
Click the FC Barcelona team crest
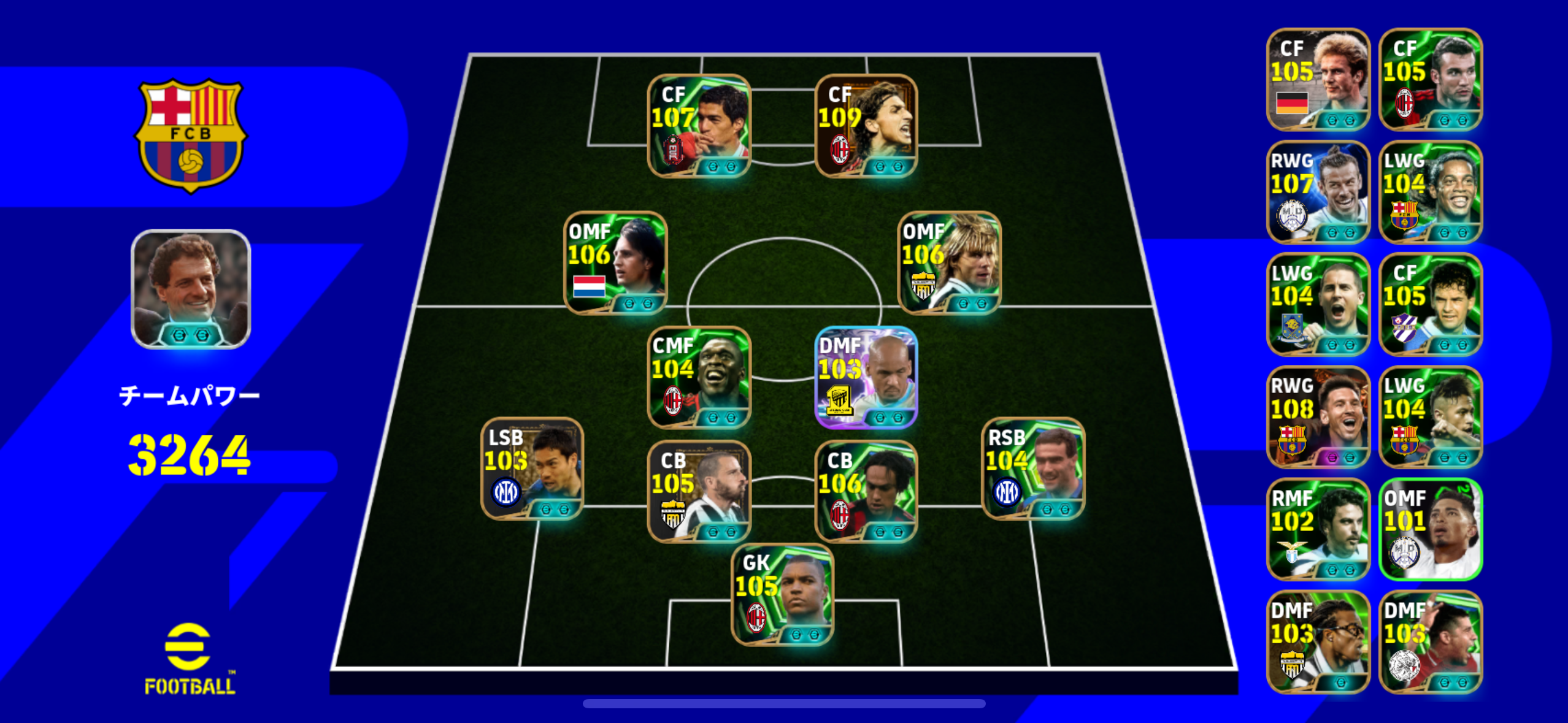click(191, 136)
